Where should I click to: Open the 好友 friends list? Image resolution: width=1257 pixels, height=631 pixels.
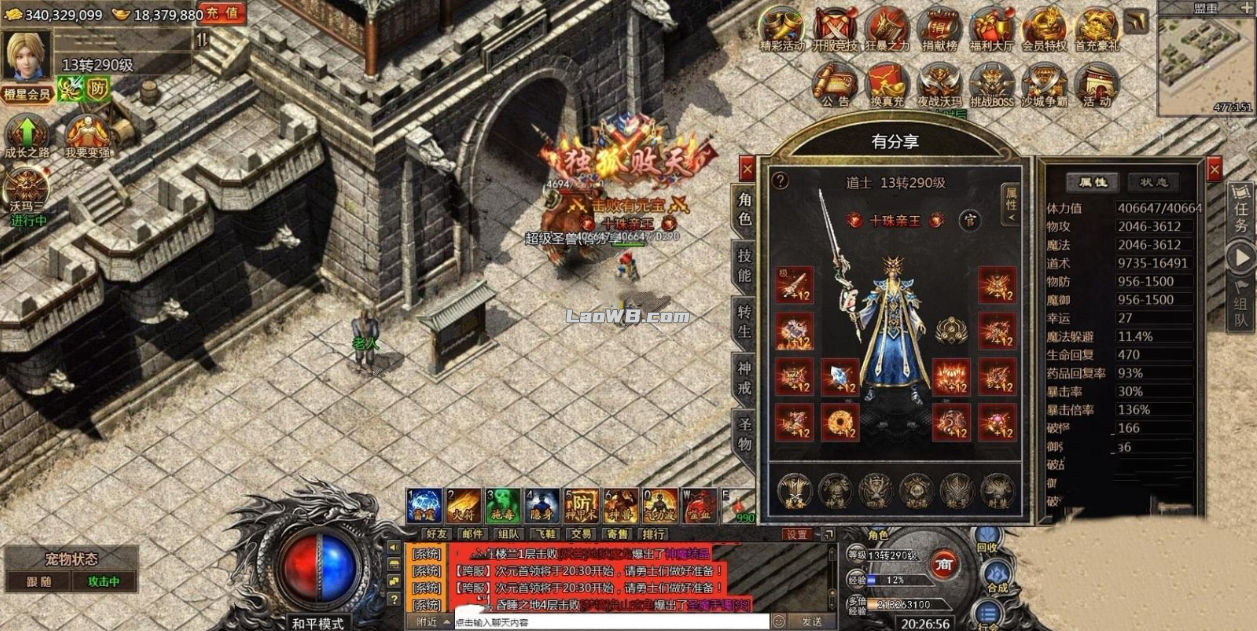[437, 534]
